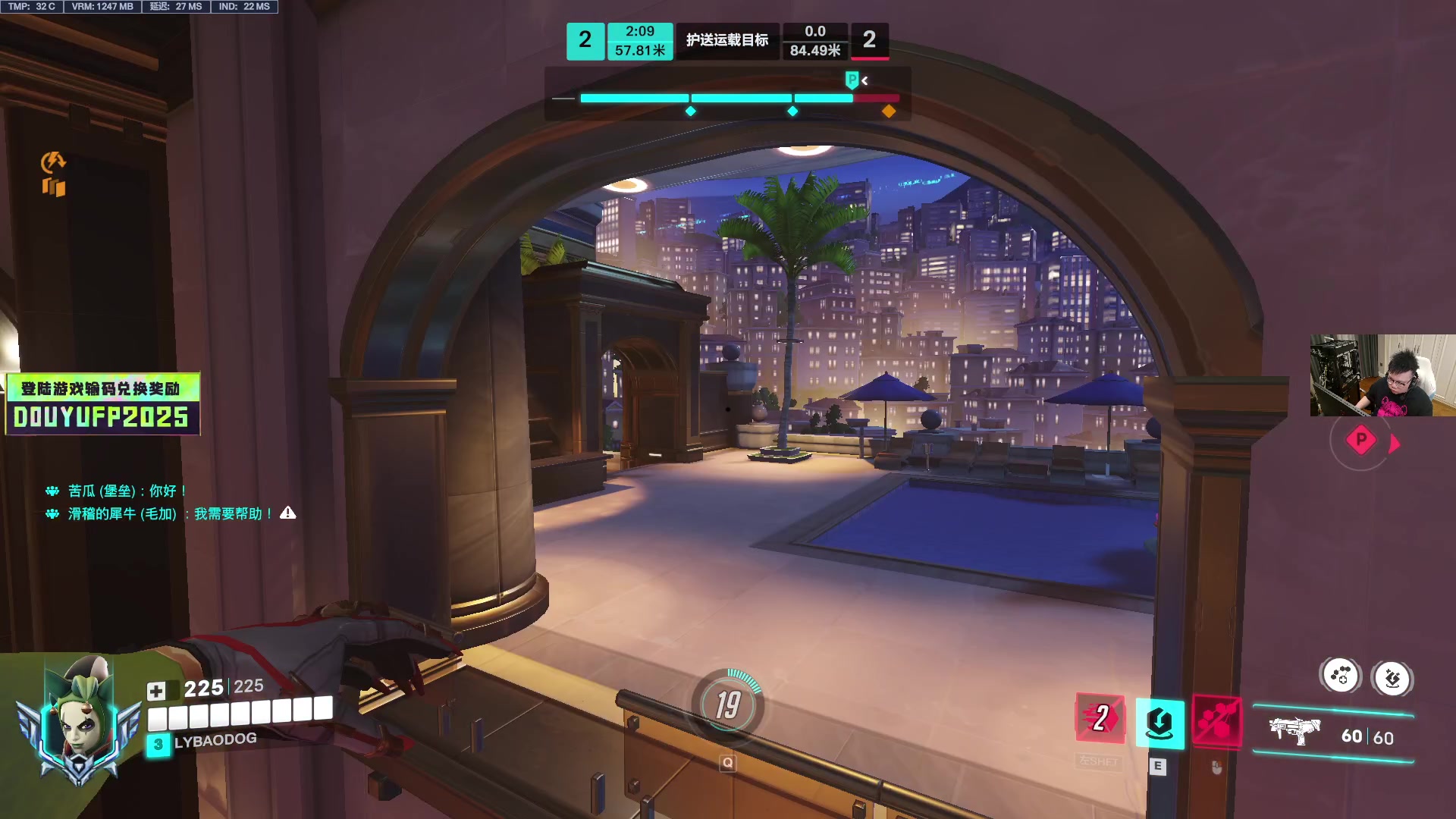1456x819 pixels.
Task: Use the cyan Hyper Ring ability
Action: 1159,723
